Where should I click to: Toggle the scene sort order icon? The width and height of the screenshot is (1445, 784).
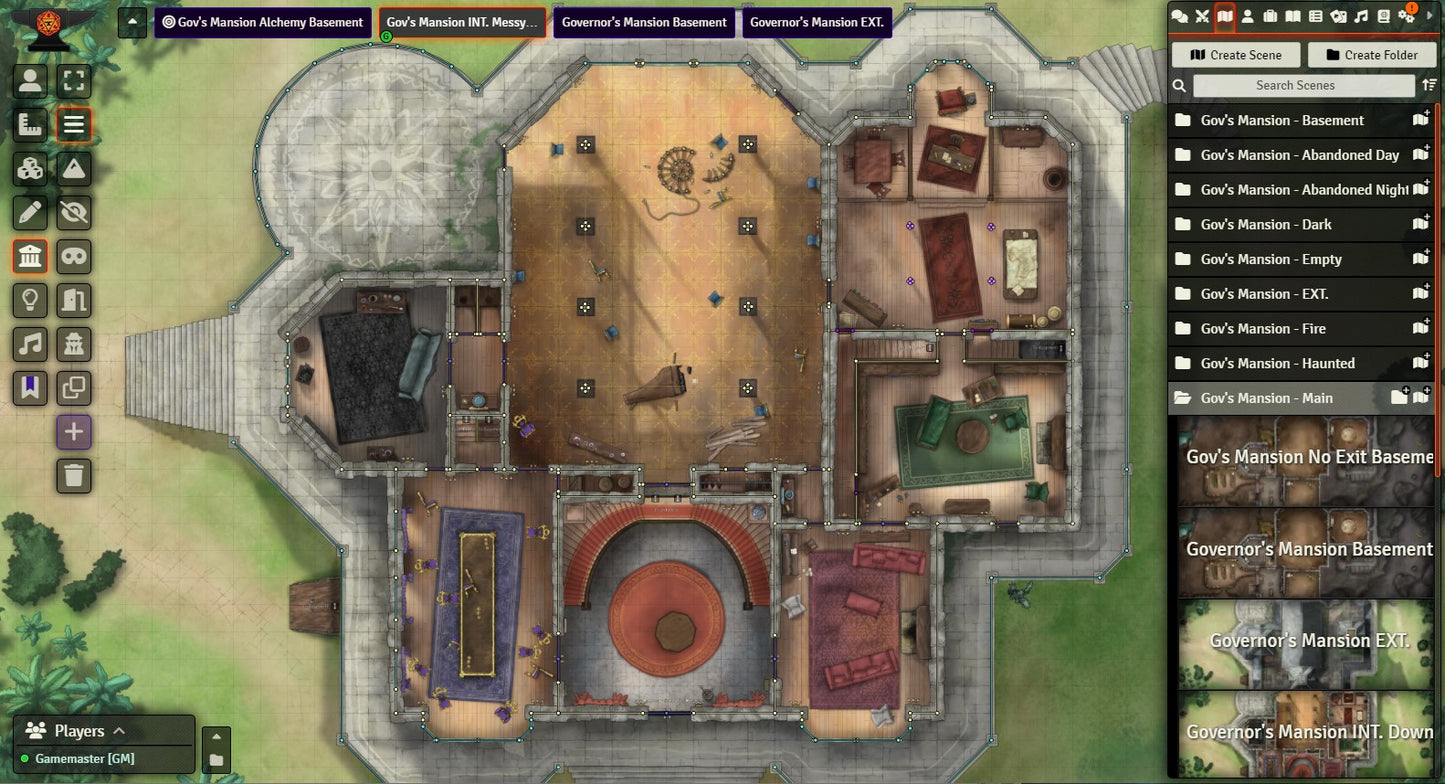[1429, 86]
